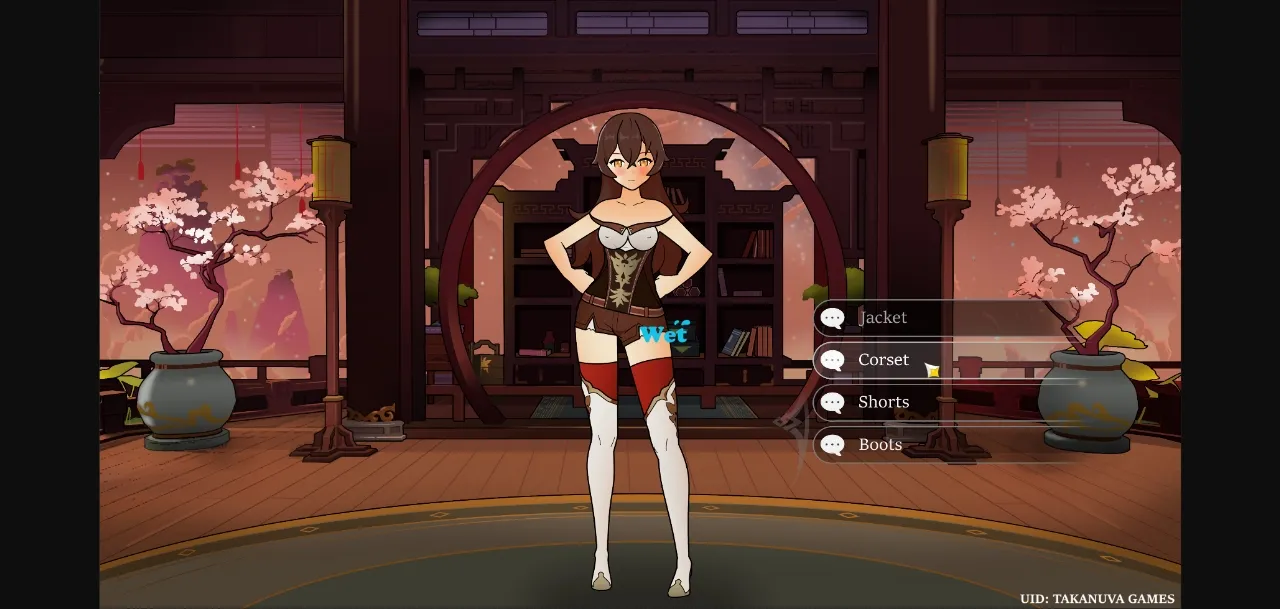Choose the Jacket dialogue option
1280x609 pixels.
click(883, 318)
